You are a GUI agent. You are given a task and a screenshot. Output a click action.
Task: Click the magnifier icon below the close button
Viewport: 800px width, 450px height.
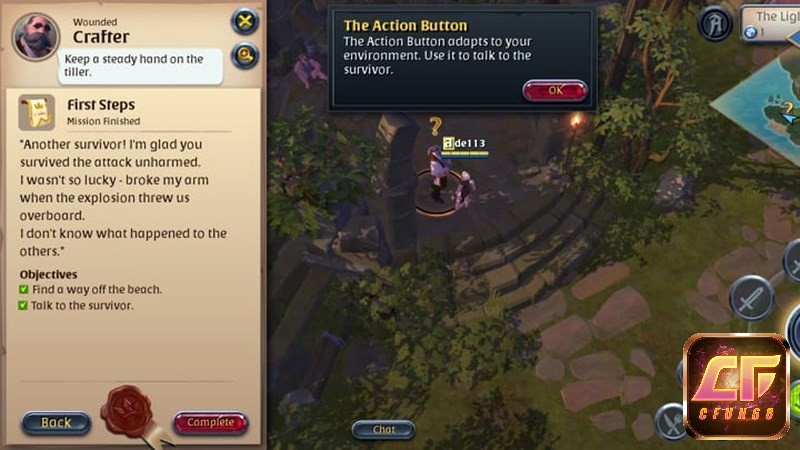[x=244, y=55]
